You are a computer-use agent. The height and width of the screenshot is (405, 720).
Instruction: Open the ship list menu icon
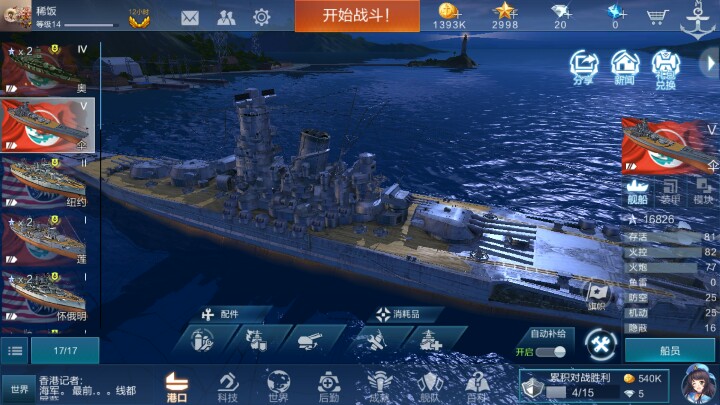coord(15,350)
